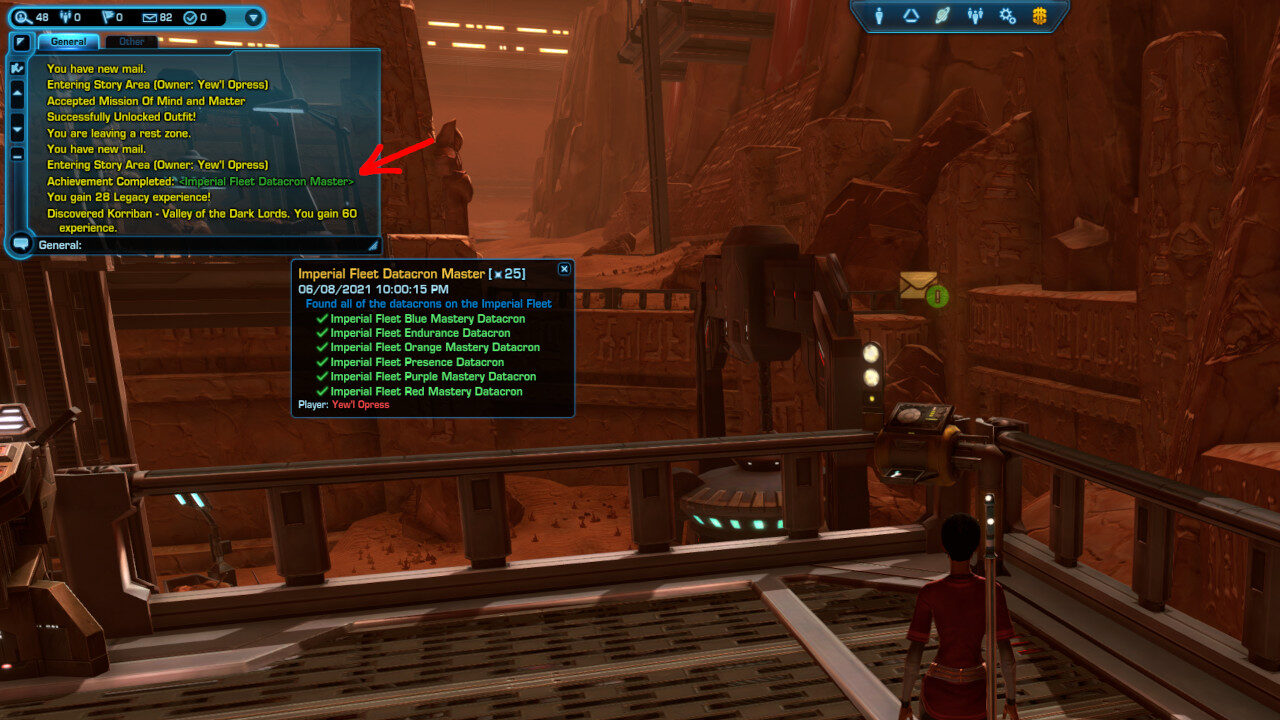The image size is (1280, 720).
Task: Click the chat minimize dash button
Action: click(x=17, y=154)
